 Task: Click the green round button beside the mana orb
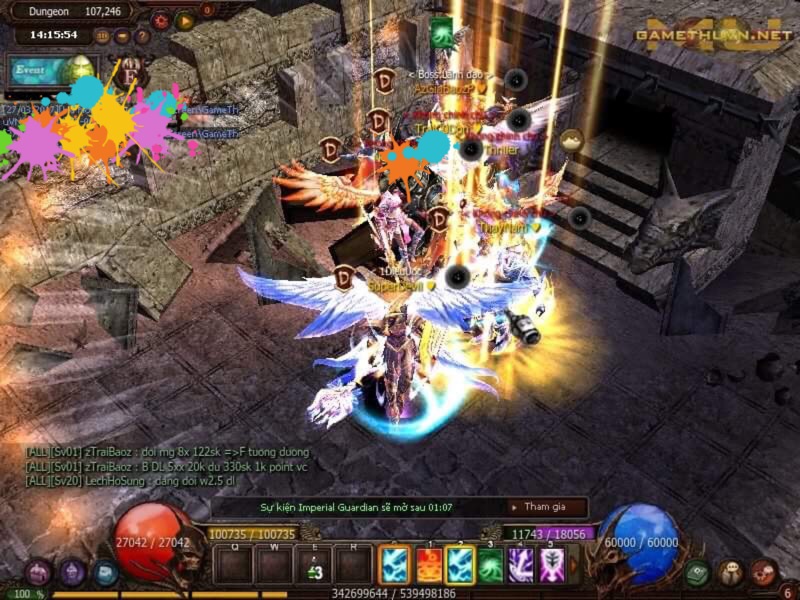tap(698, 573)
